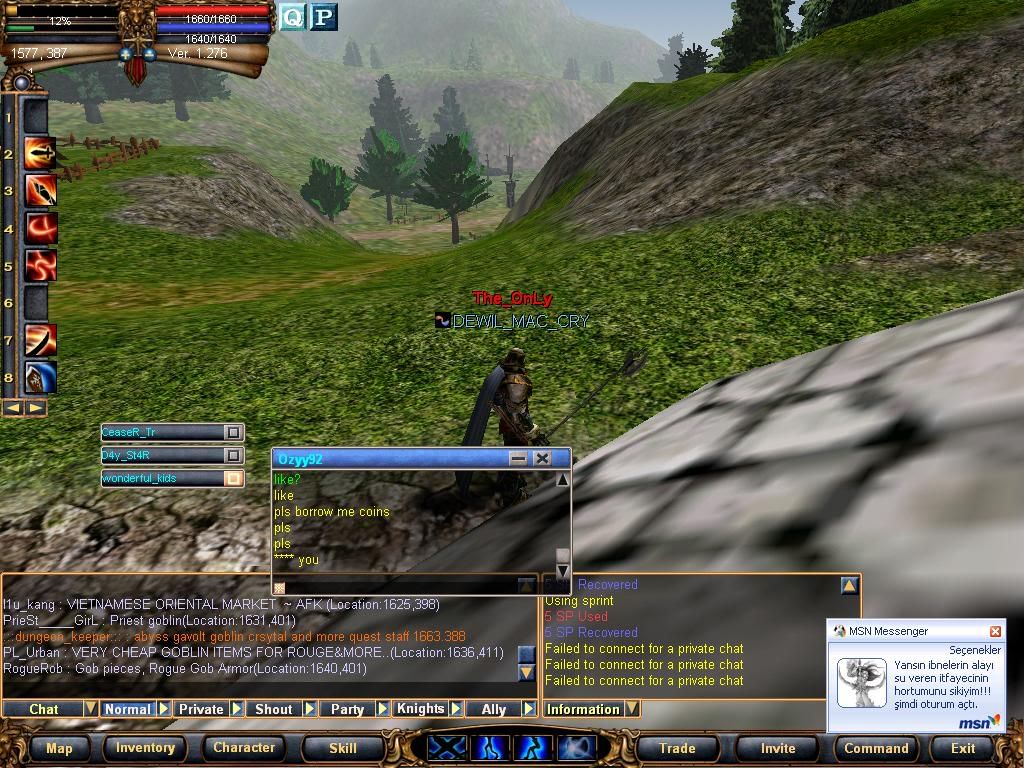Select the Private chat filter

[x=201, y=709]
